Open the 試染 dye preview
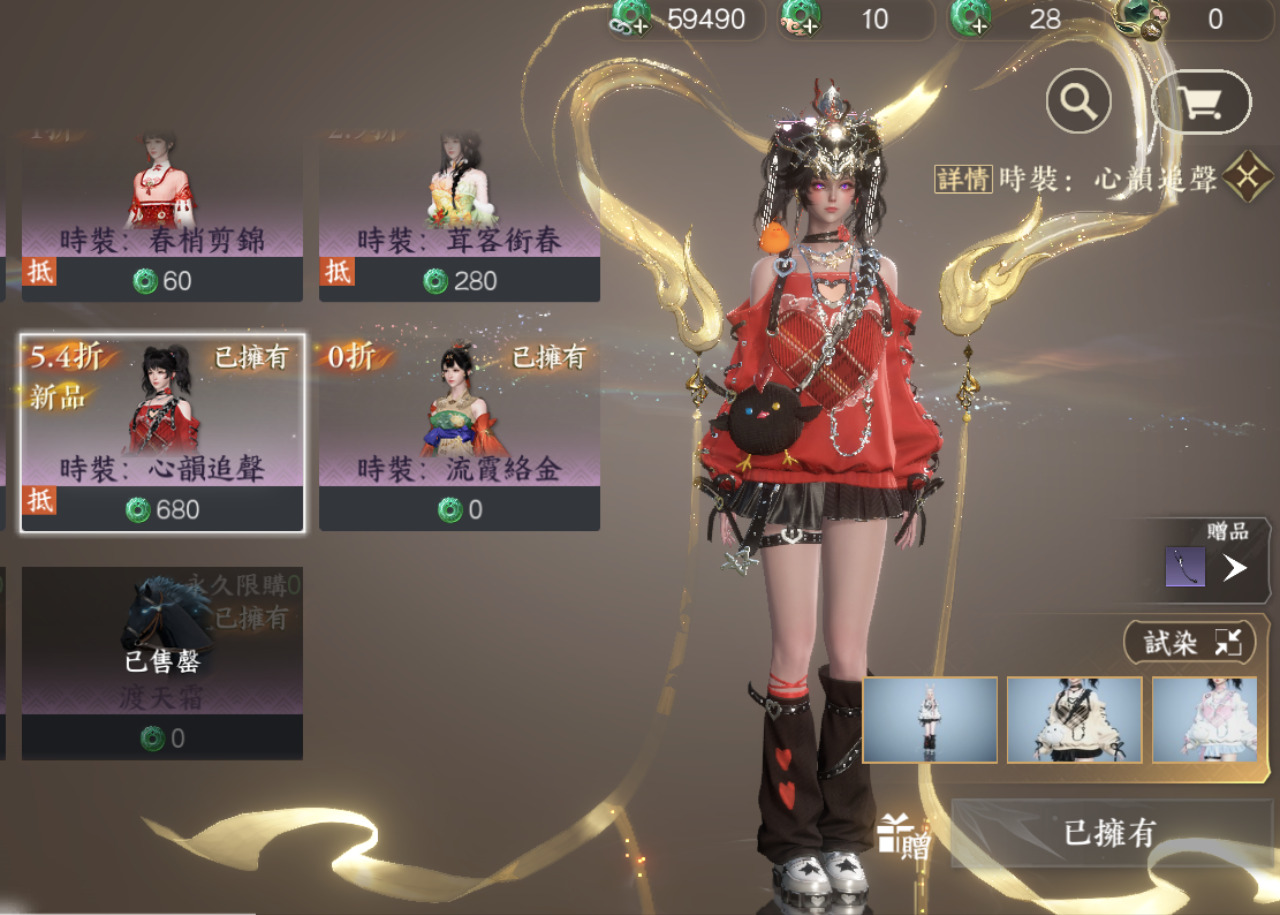Viewport: 1280px width, 915px height. coord(1189,643)
